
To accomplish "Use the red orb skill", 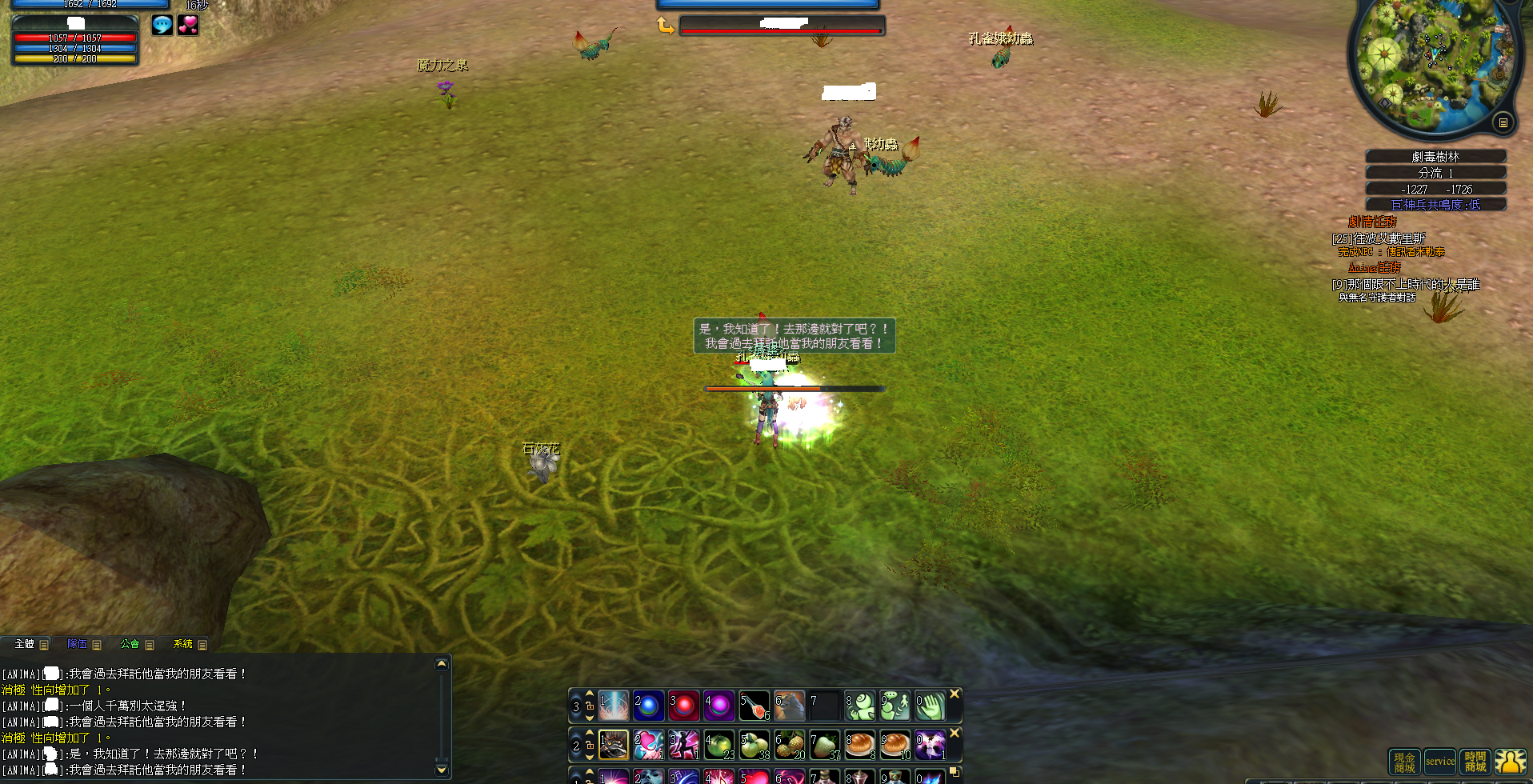I will [x=683, y=706].
